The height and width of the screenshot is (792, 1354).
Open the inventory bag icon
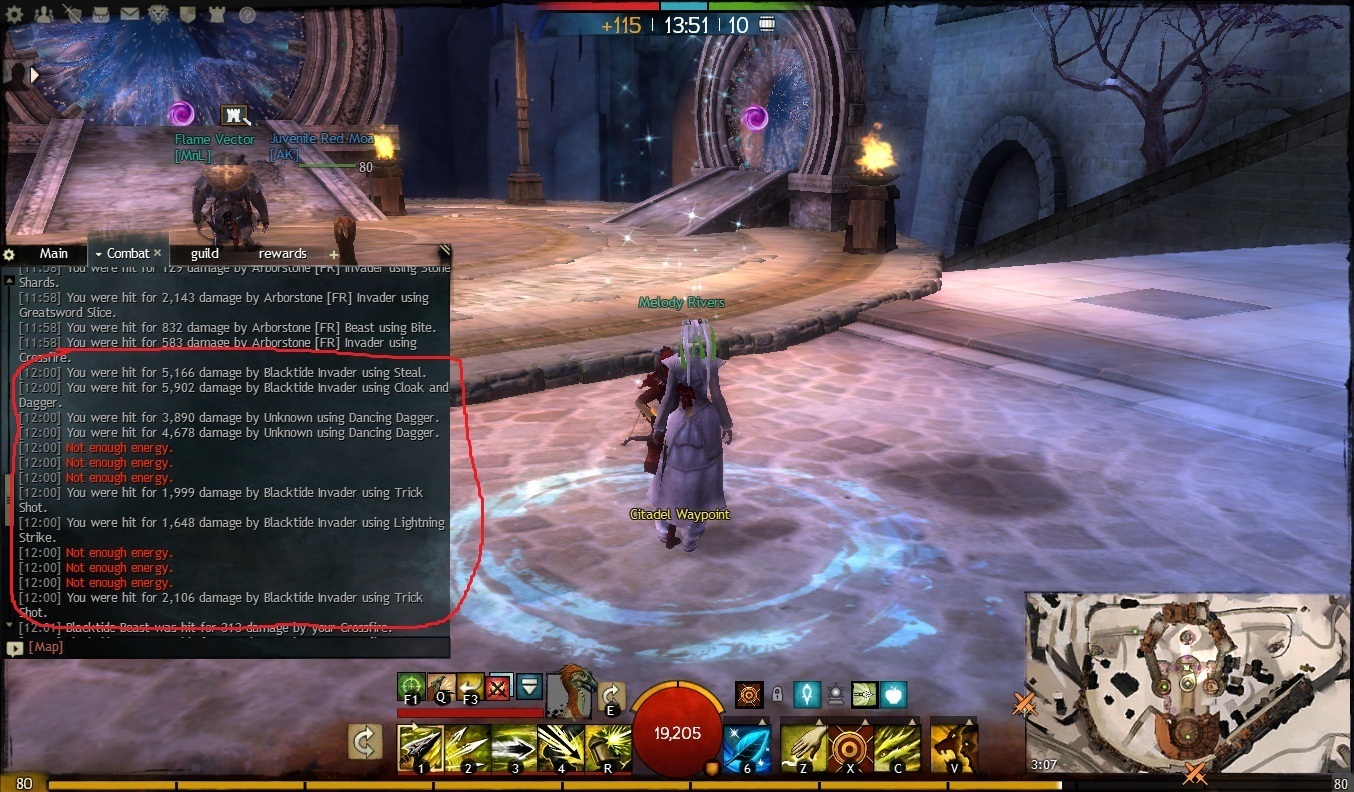point(100,14)
